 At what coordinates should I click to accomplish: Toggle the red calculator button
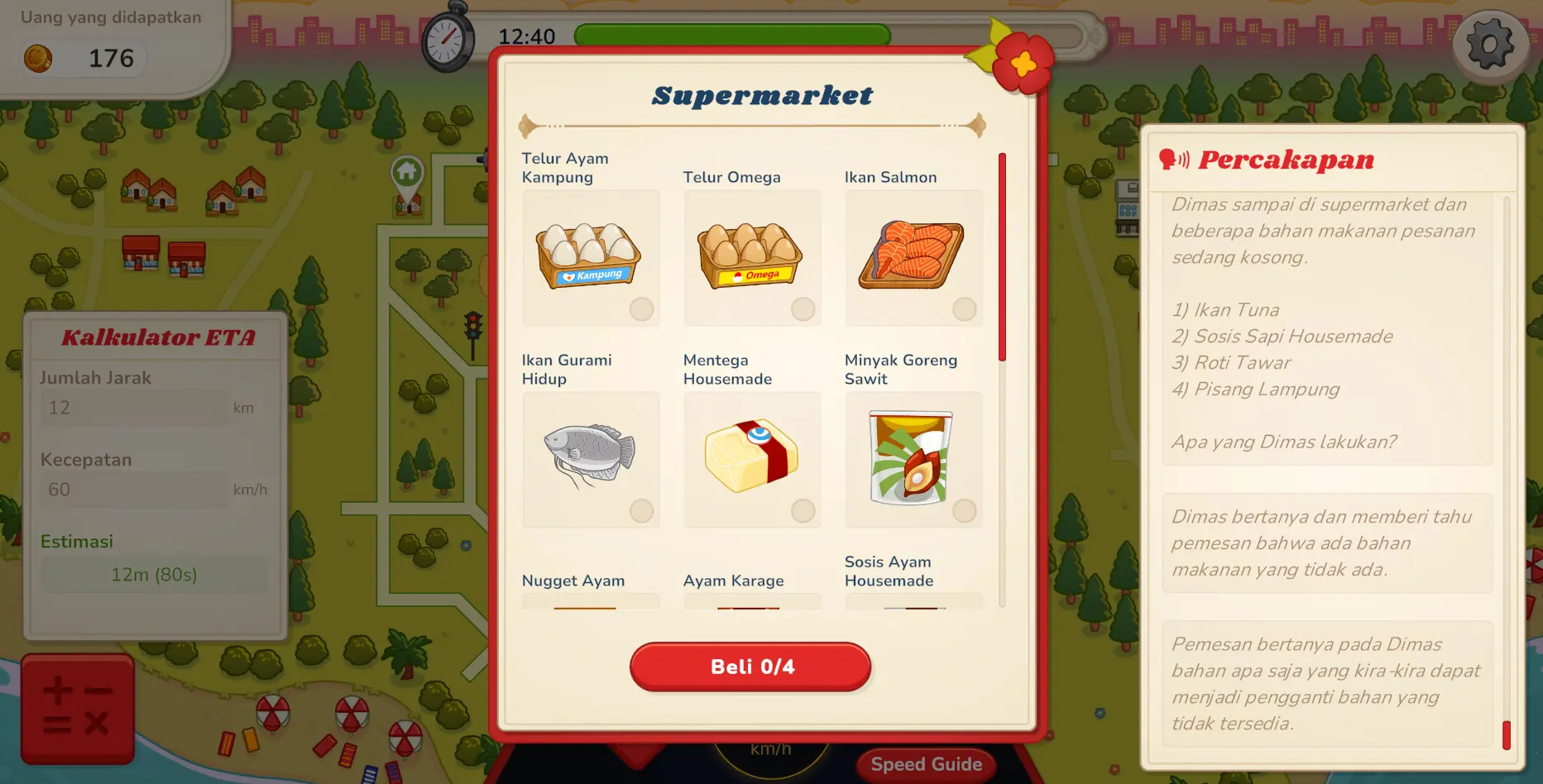[x=78, y=708]
